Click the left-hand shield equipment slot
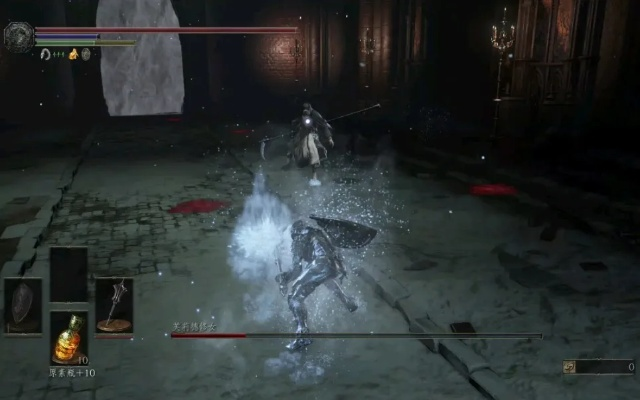640x400 pixels. click(x=22, y=305)
